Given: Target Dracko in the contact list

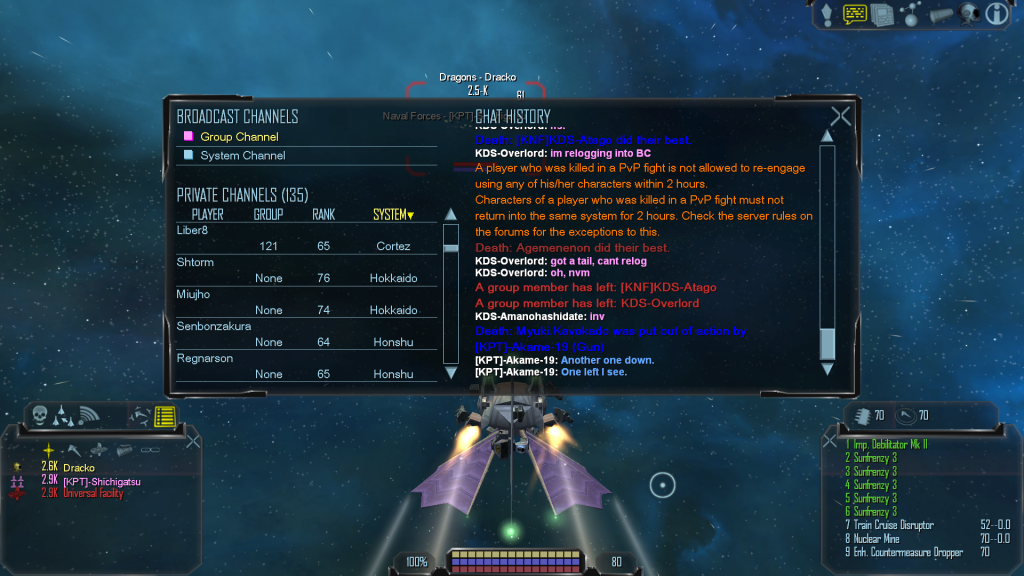Looking at the screenshot, I should [79, 467].
